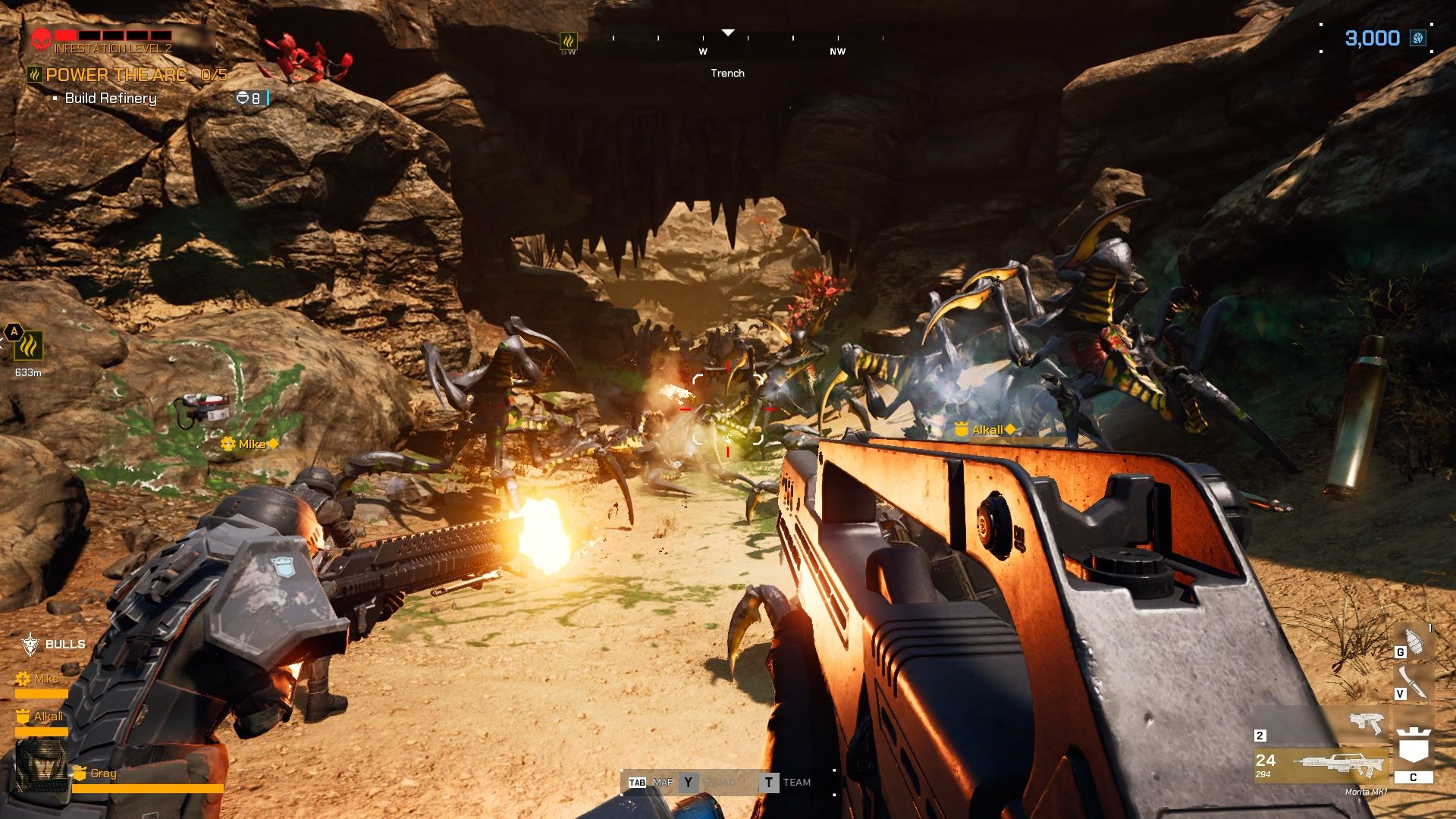The image size is (1456, 819).
Task: Select the Trench label on the compass
Action: point(728,74)
